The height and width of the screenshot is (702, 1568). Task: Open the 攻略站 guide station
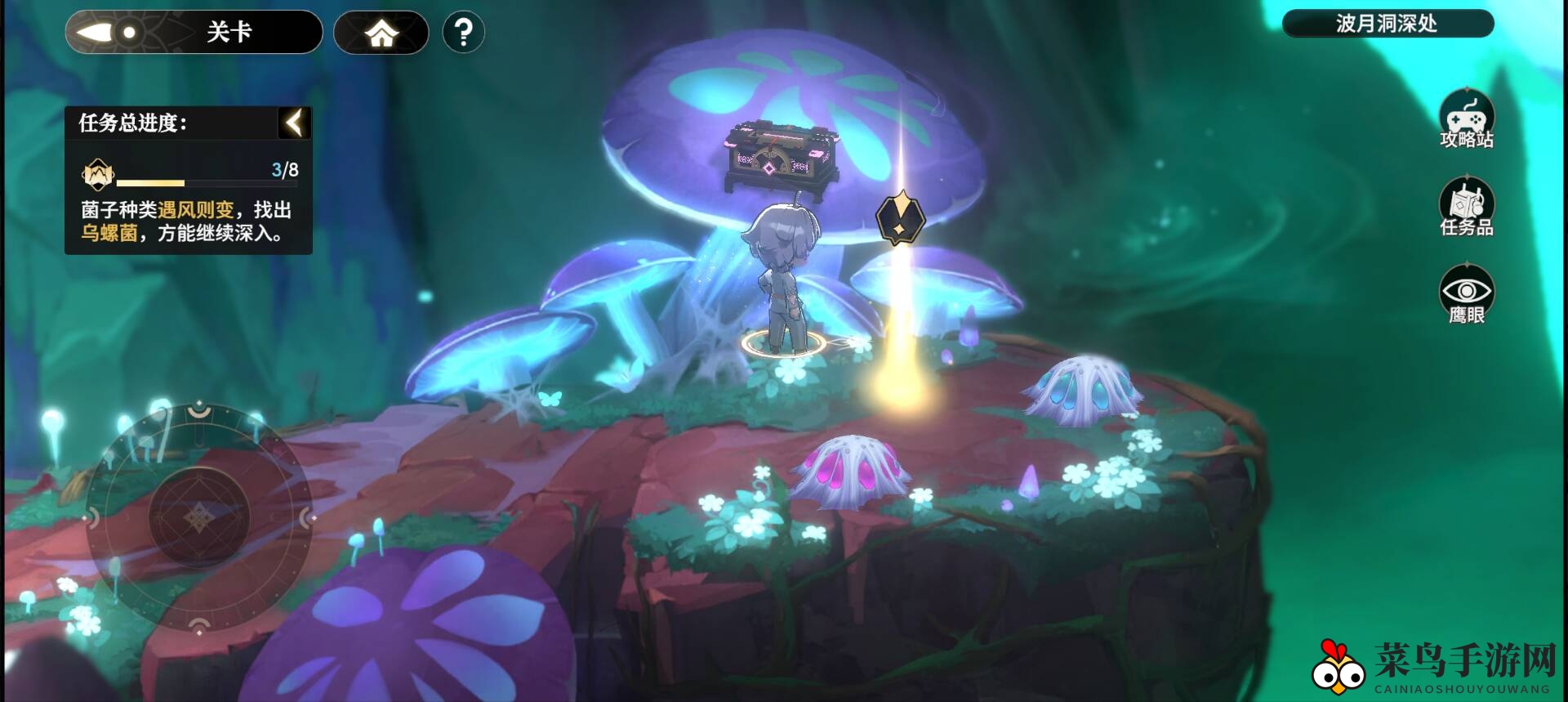[1466, 119]
